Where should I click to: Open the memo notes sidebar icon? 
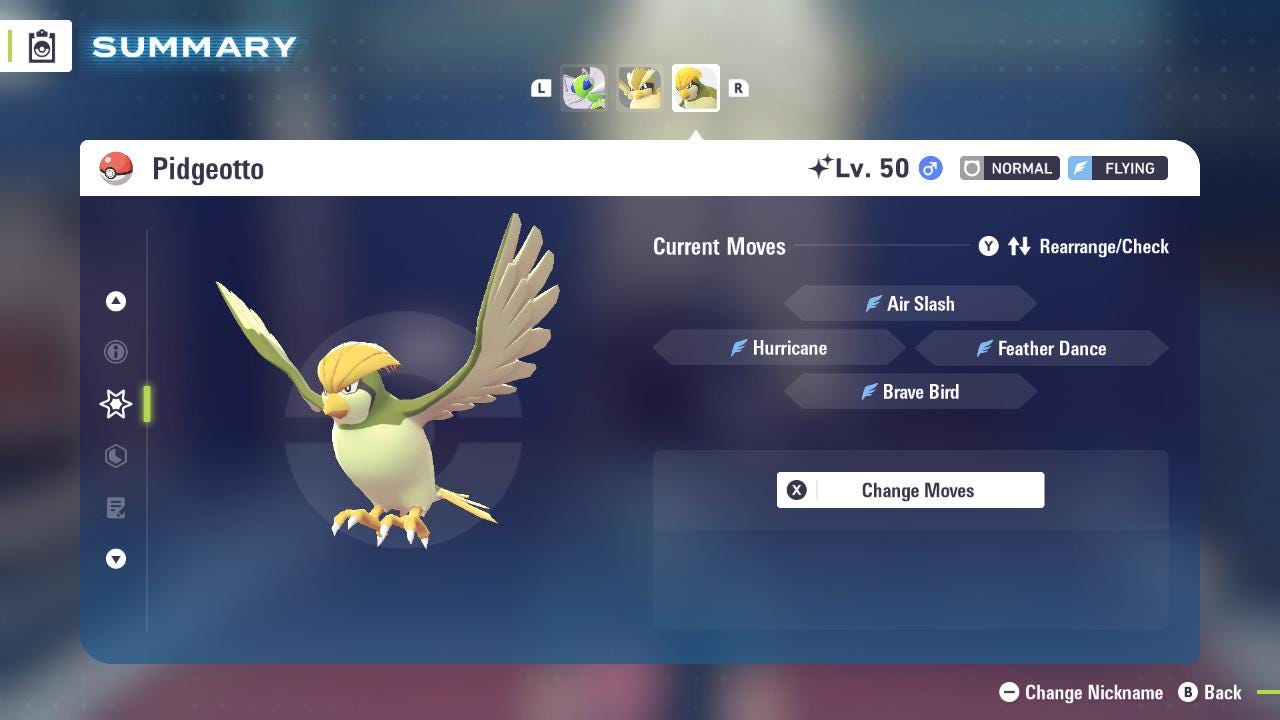pos(116,508)
